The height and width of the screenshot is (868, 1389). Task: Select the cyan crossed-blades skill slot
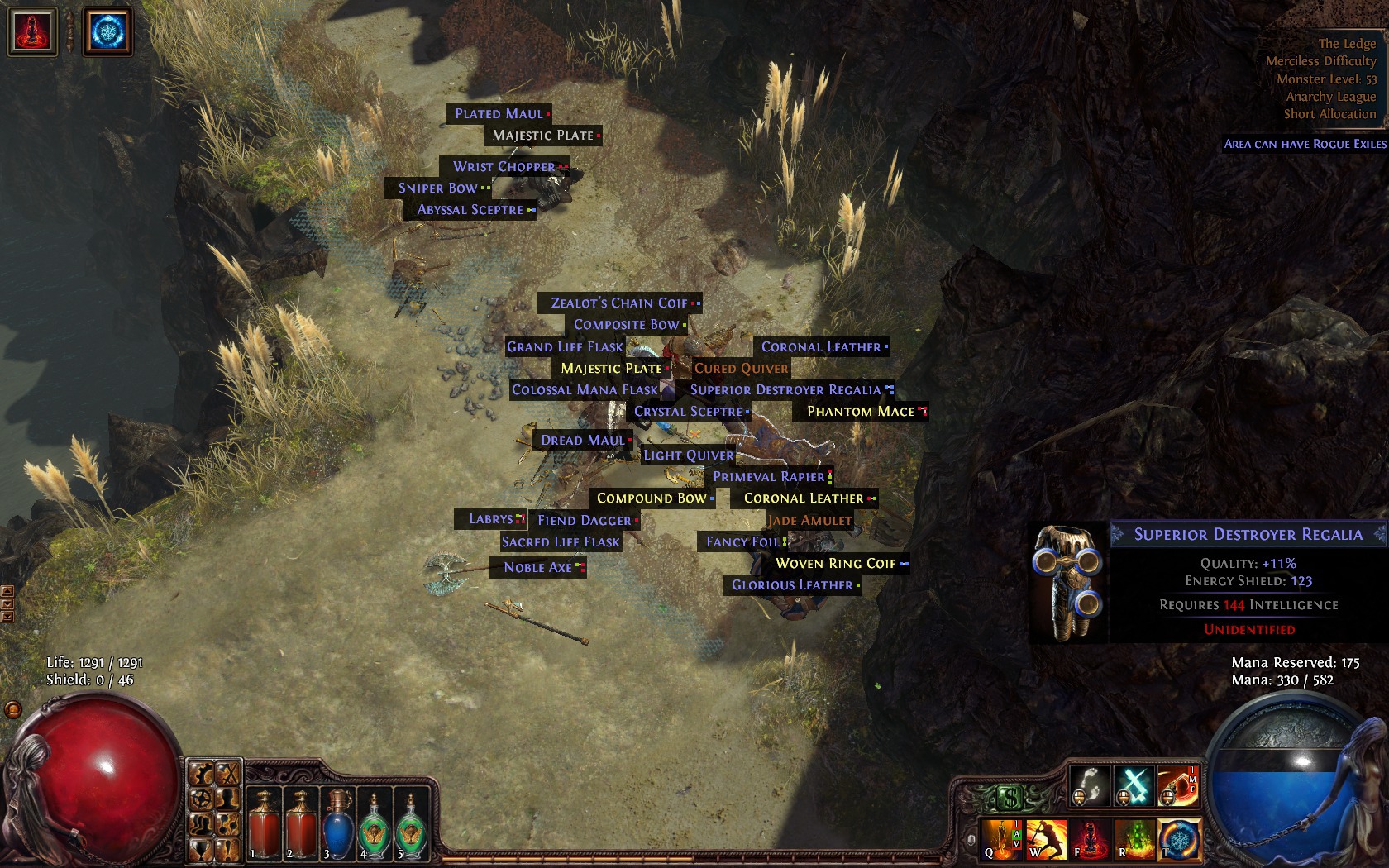pyautogui.click(x=1134, y=785)
